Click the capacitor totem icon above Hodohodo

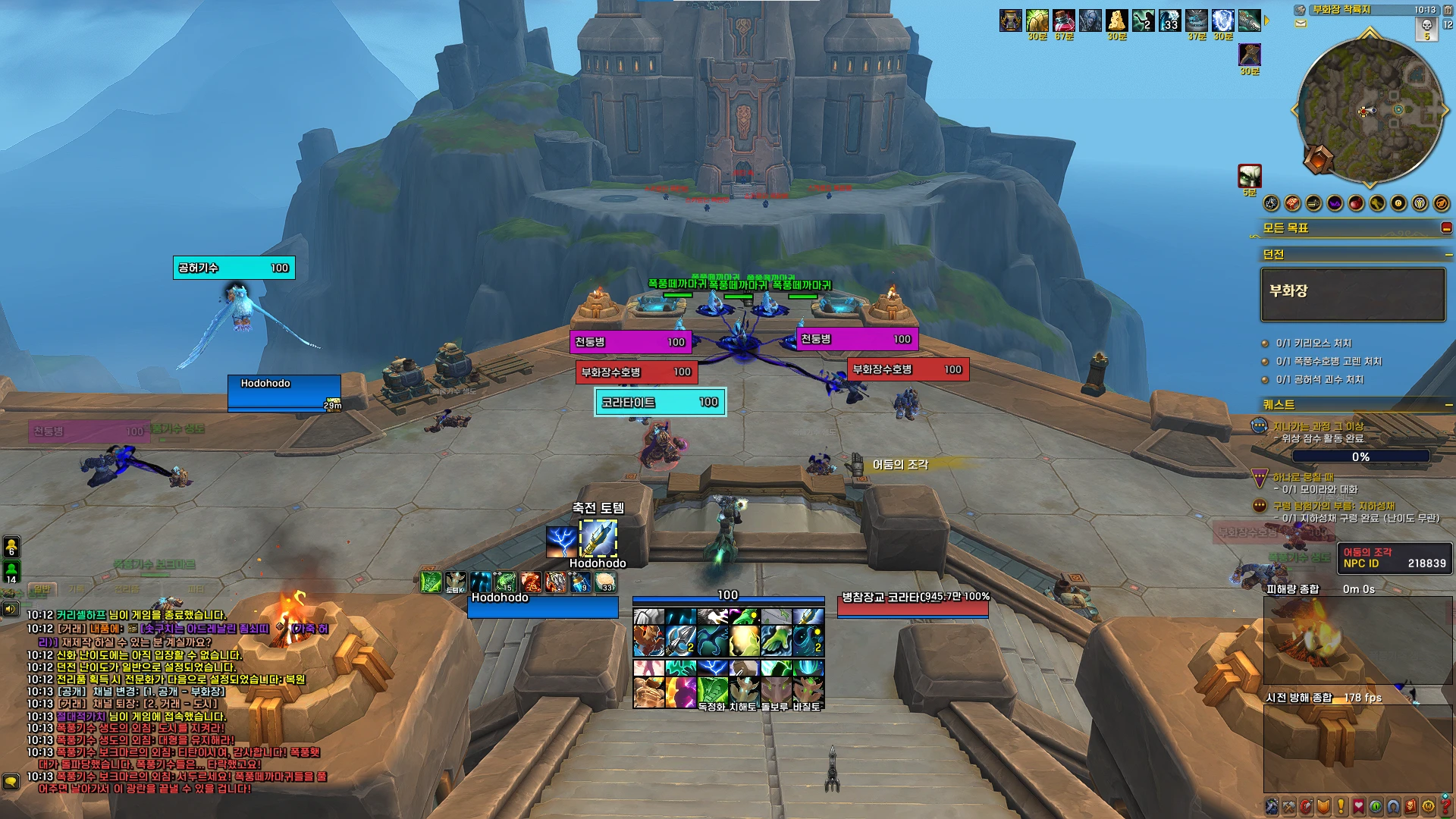(598, 539)
